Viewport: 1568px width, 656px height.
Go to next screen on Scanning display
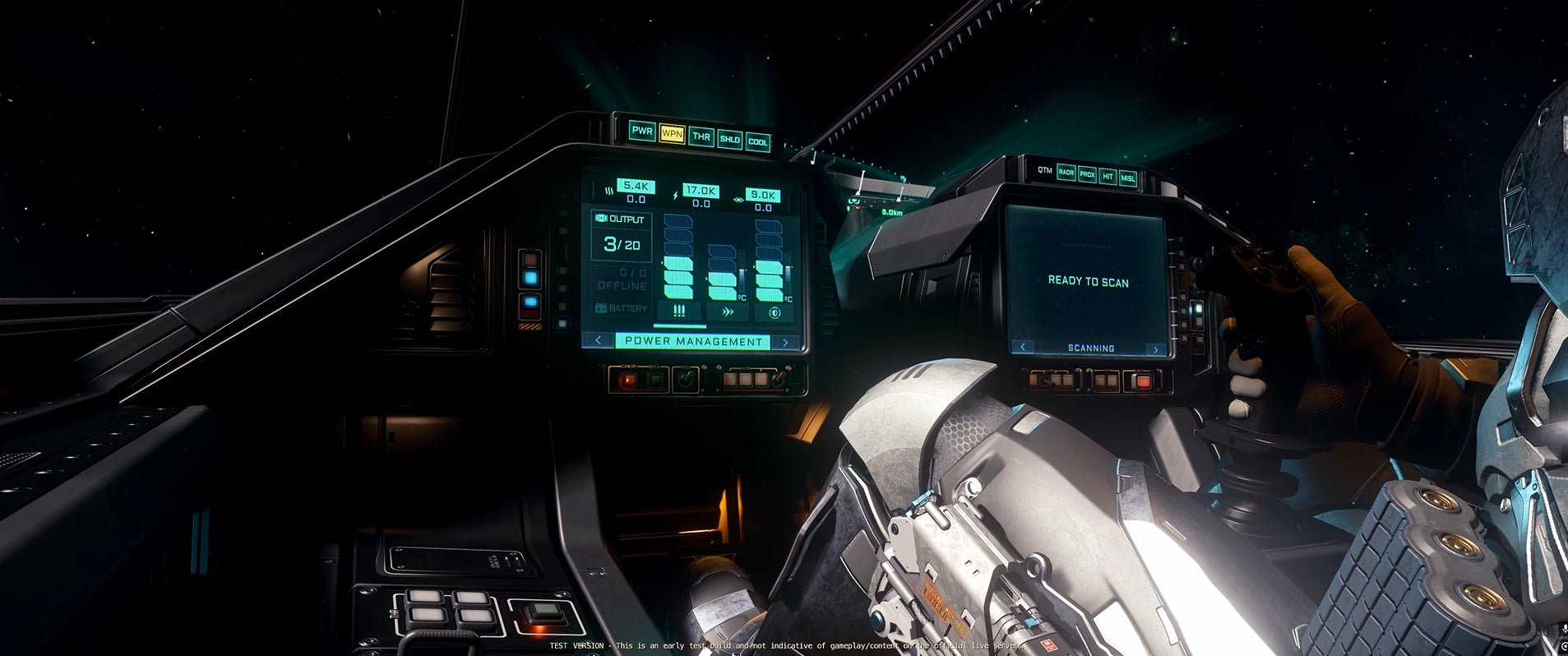coord(1155,349)
